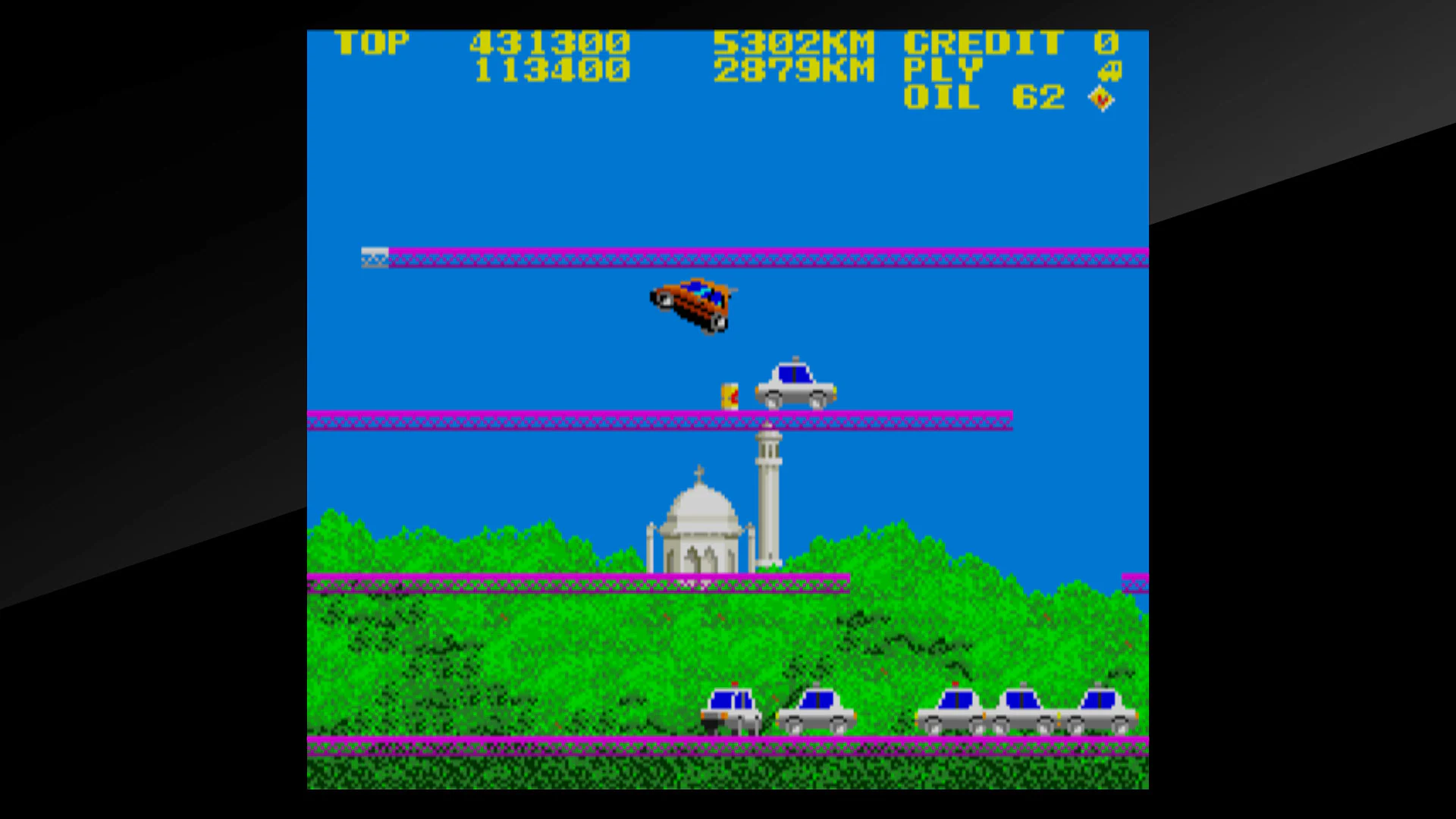1456x819 pixels.
Task: Select the police car beneath the red car
Action: coord(796,383)
